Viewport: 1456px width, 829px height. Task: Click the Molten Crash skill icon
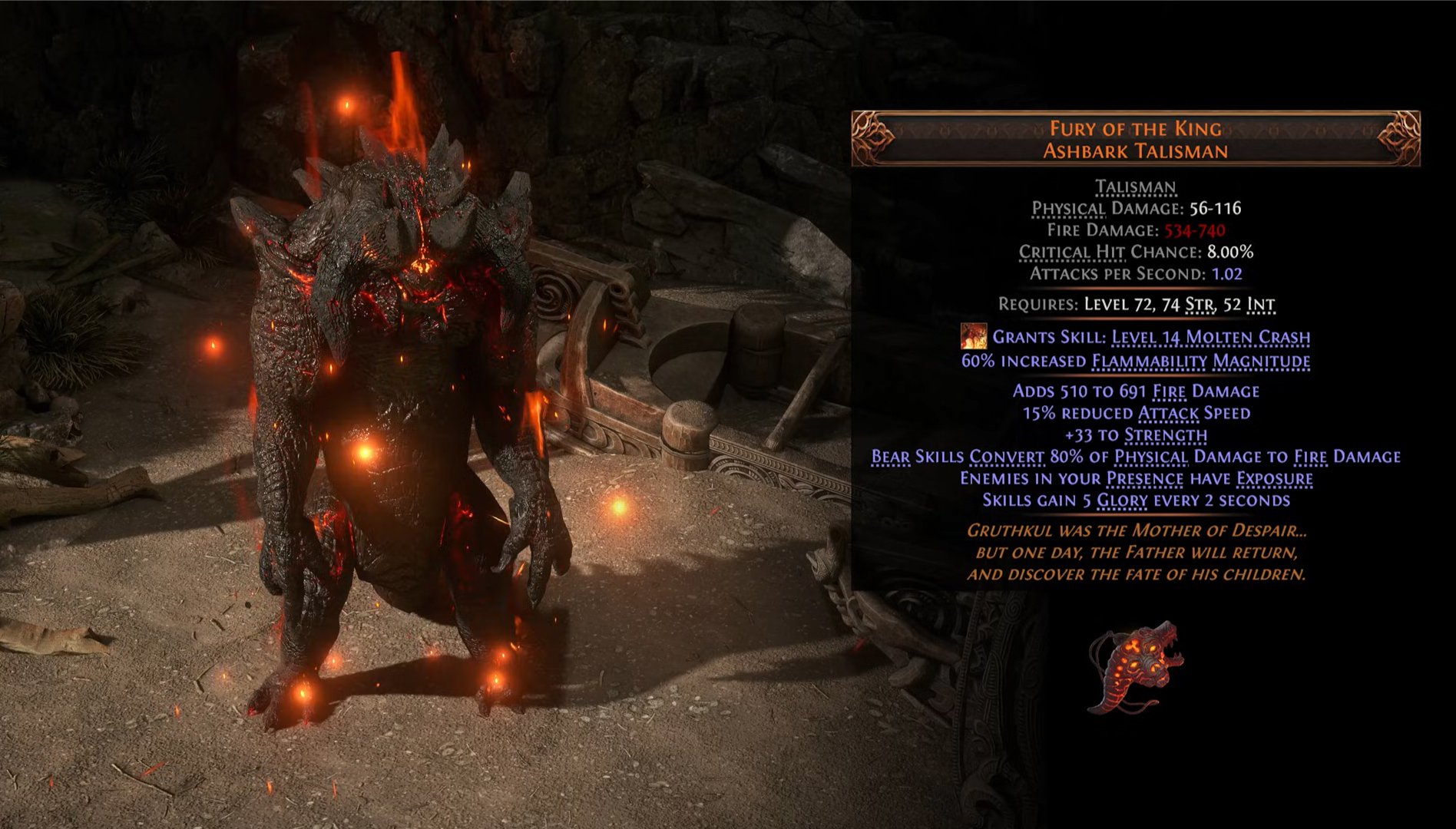(x=973, y=336)
